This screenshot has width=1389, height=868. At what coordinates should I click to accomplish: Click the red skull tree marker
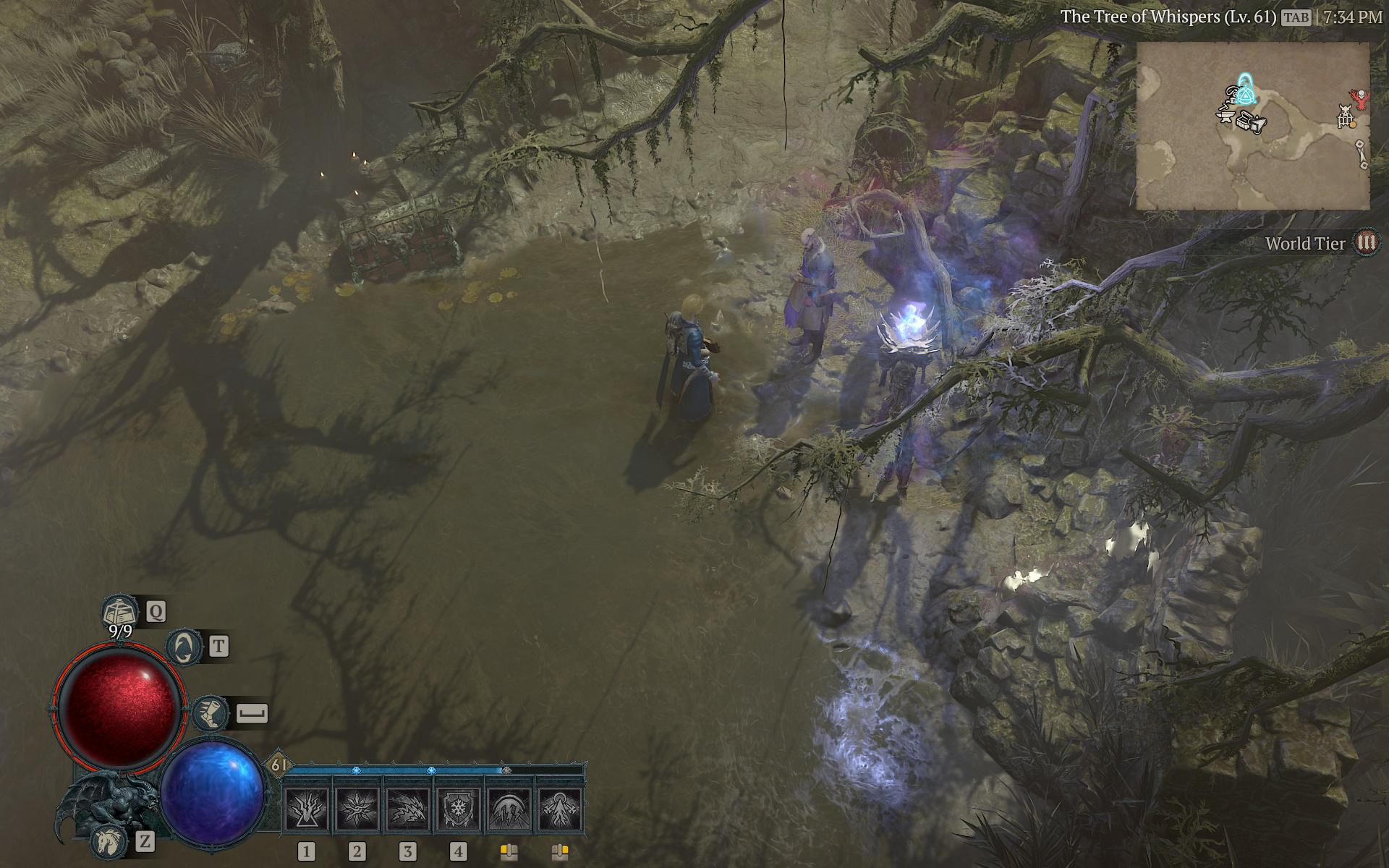pos(1361,98)
